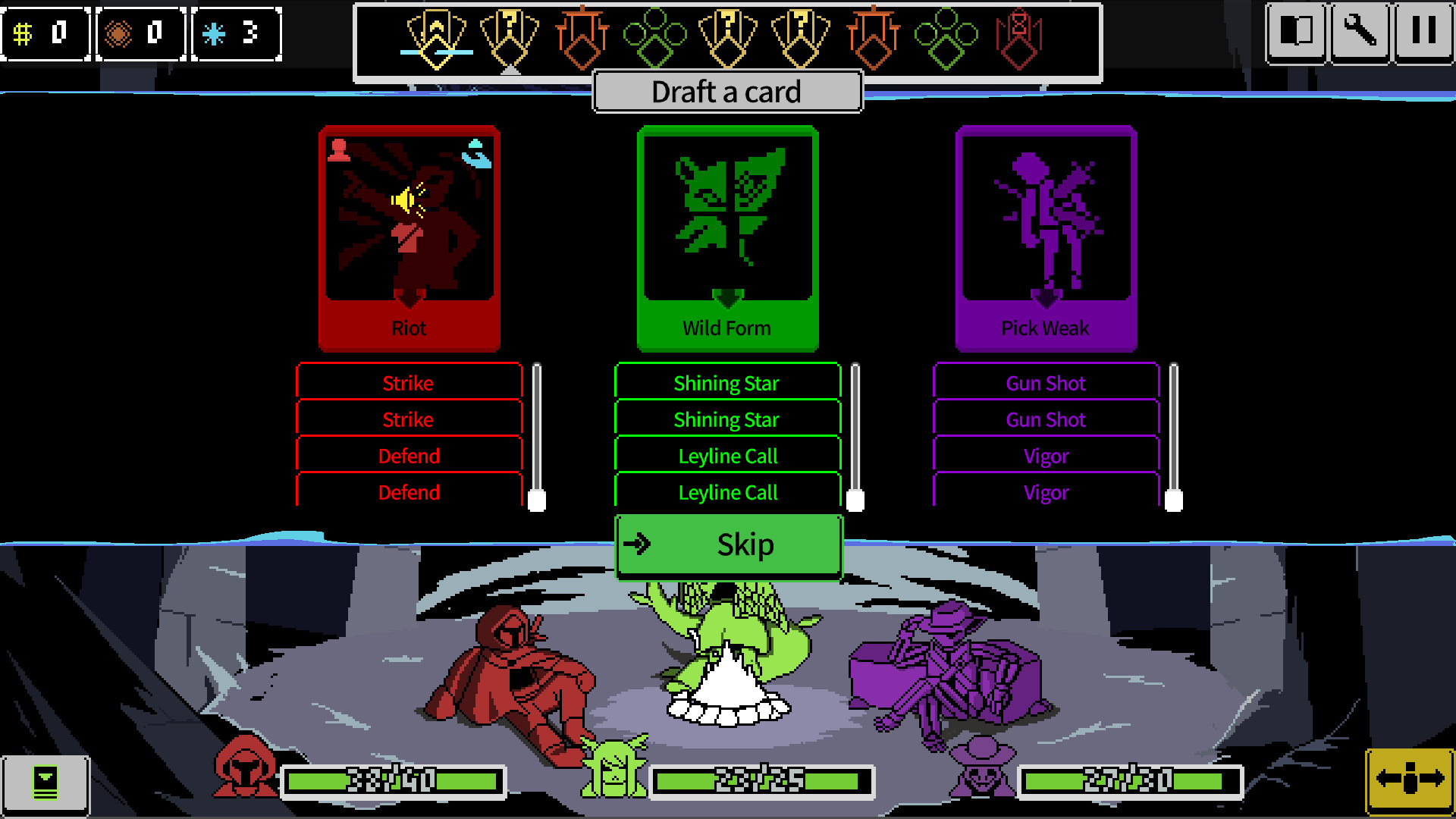Click the snowflake resource counter
Screen dimensions: 1456x819
pos(236,33)
